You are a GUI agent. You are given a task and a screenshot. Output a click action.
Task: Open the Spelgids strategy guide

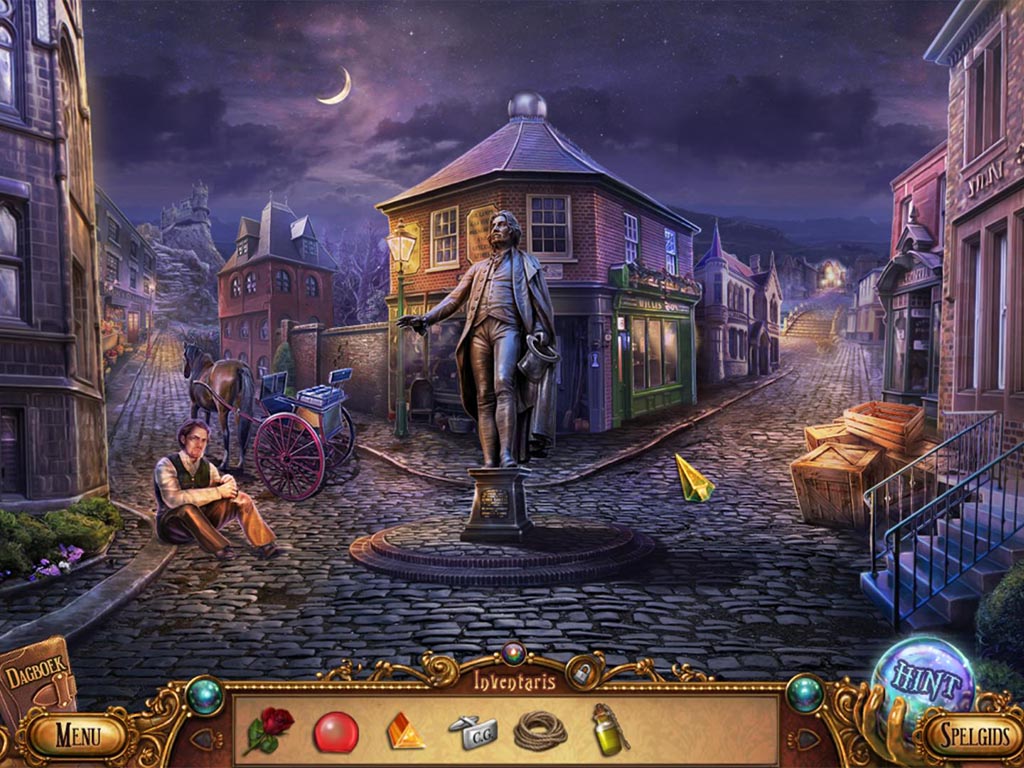click(964, 737)
